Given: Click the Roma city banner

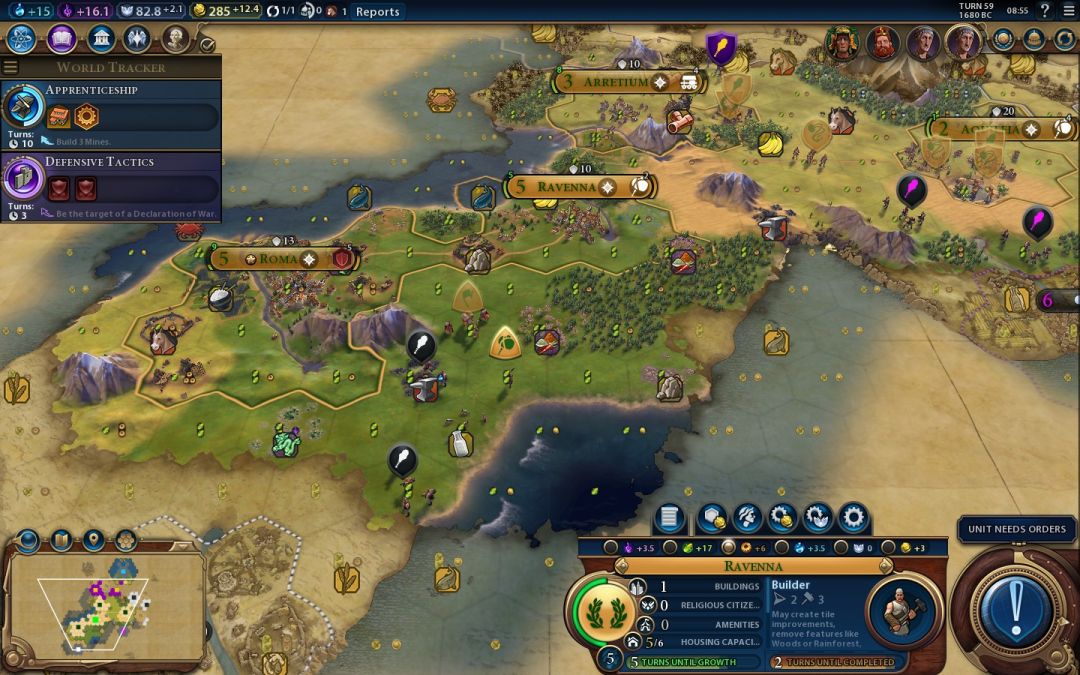Looking at the screenshot, I should click(280, 259).
